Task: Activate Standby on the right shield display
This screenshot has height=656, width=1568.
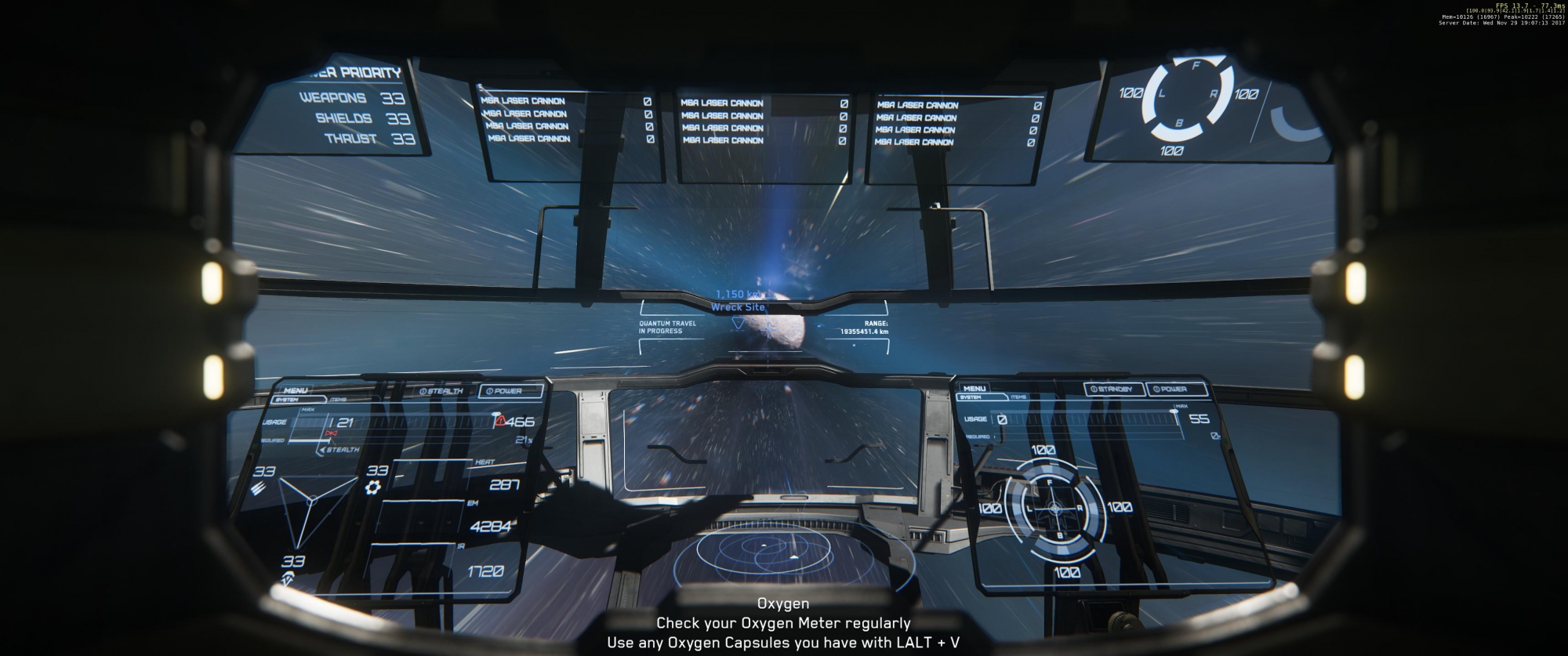Action: [x=1114, y=389]
